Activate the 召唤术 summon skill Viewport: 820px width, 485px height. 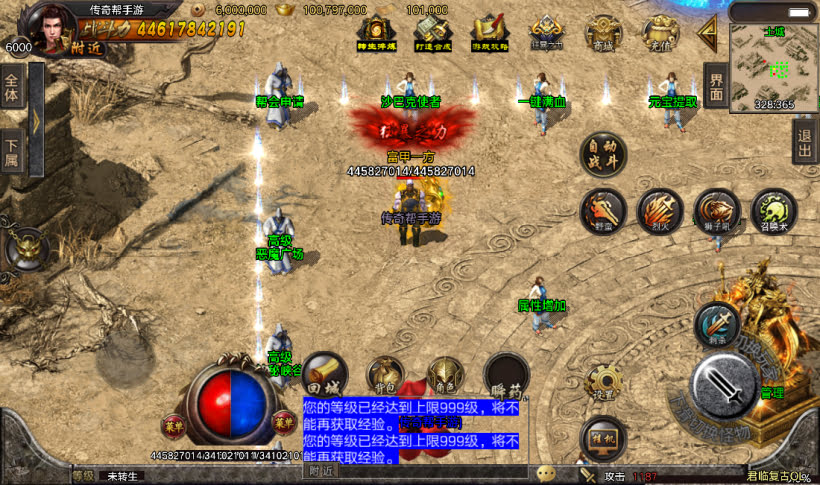[x=773, y=211]
